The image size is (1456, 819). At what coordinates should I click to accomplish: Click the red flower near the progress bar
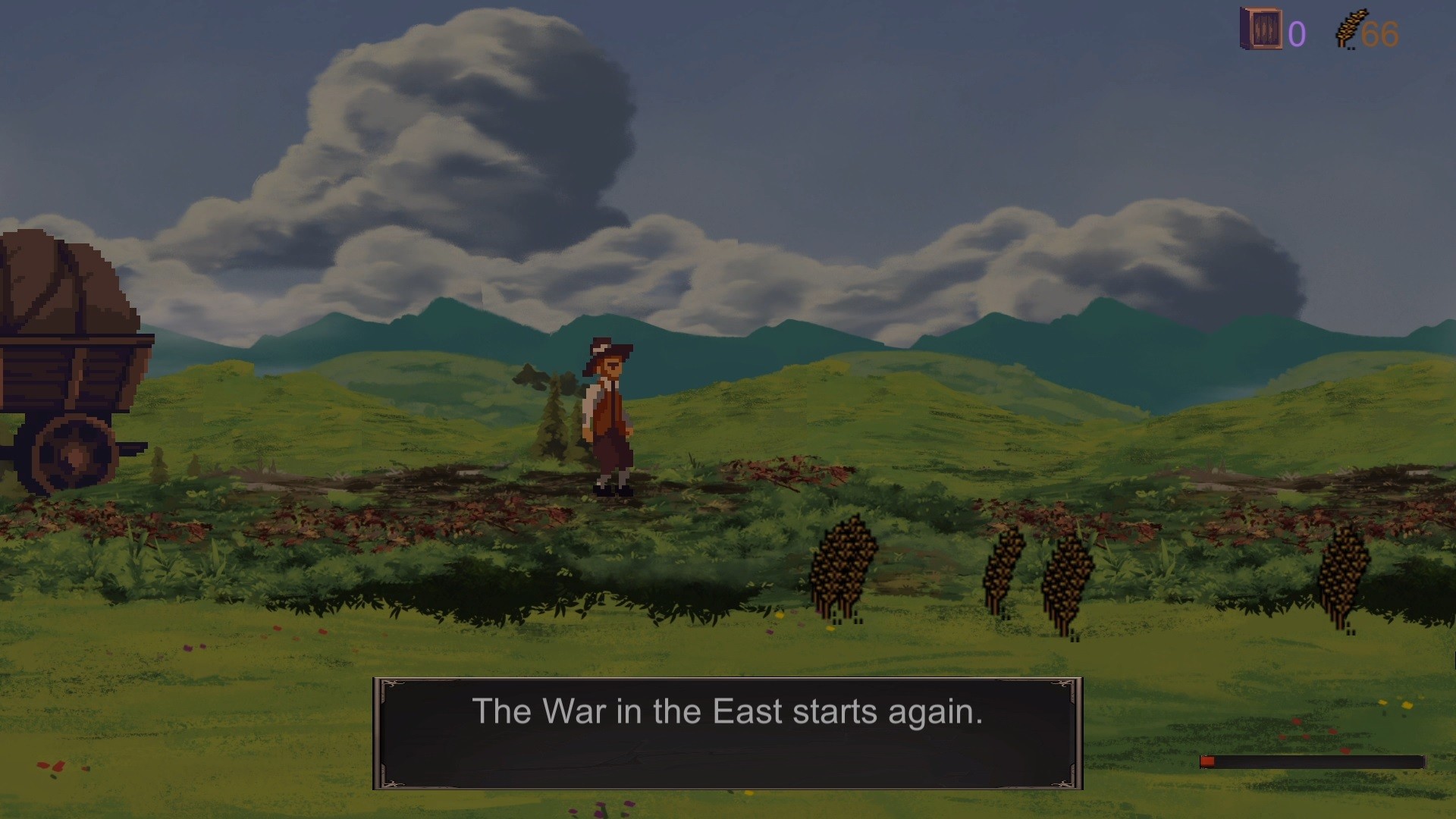tap(1346, 751)
